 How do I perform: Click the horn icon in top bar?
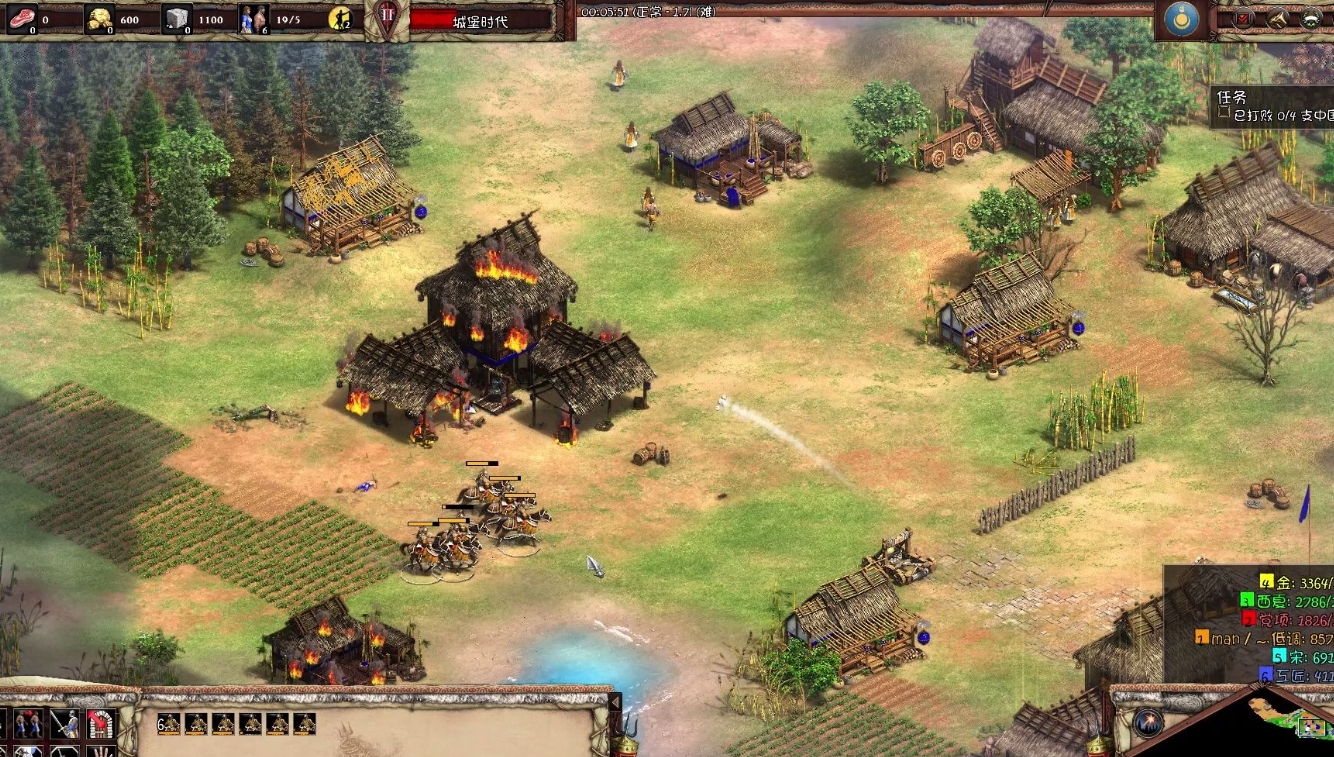point(1278,18)
